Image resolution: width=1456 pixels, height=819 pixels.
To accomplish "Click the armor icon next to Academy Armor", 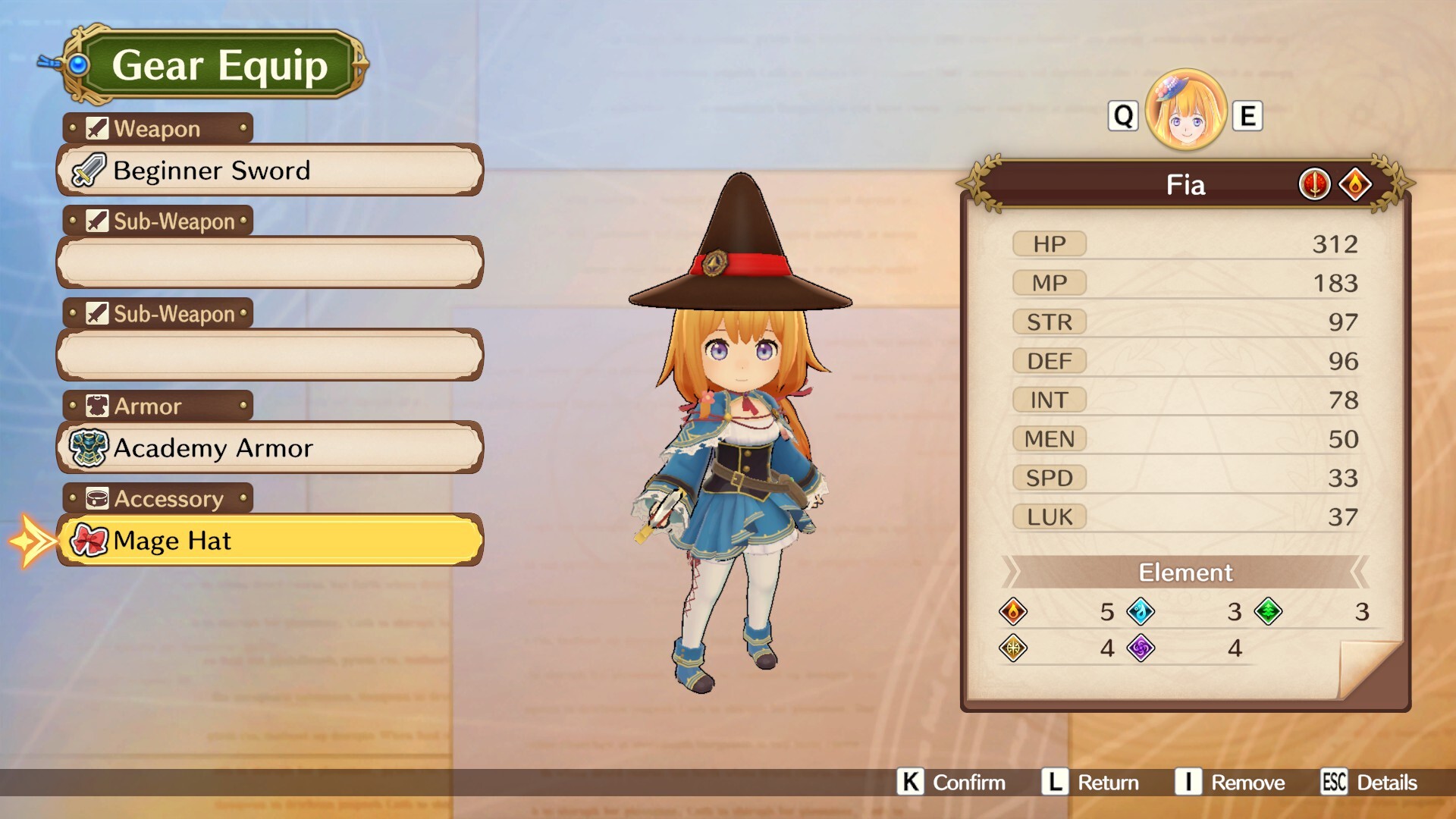I will (88, 447).
